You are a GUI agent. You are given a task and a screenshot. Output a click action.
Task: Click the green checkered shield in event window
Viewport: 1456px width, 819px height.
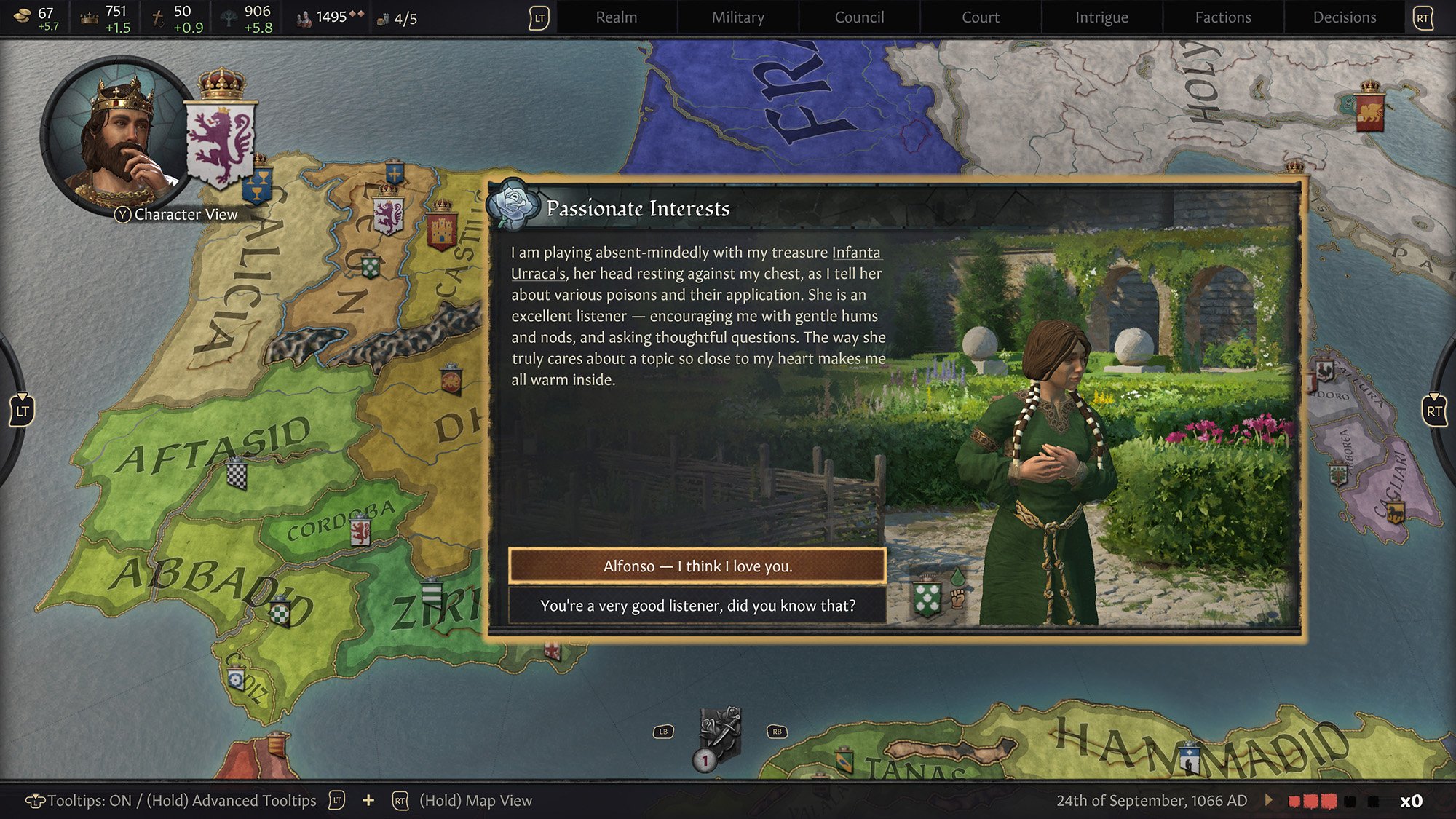pyautogui.click(x=927, y=599)
